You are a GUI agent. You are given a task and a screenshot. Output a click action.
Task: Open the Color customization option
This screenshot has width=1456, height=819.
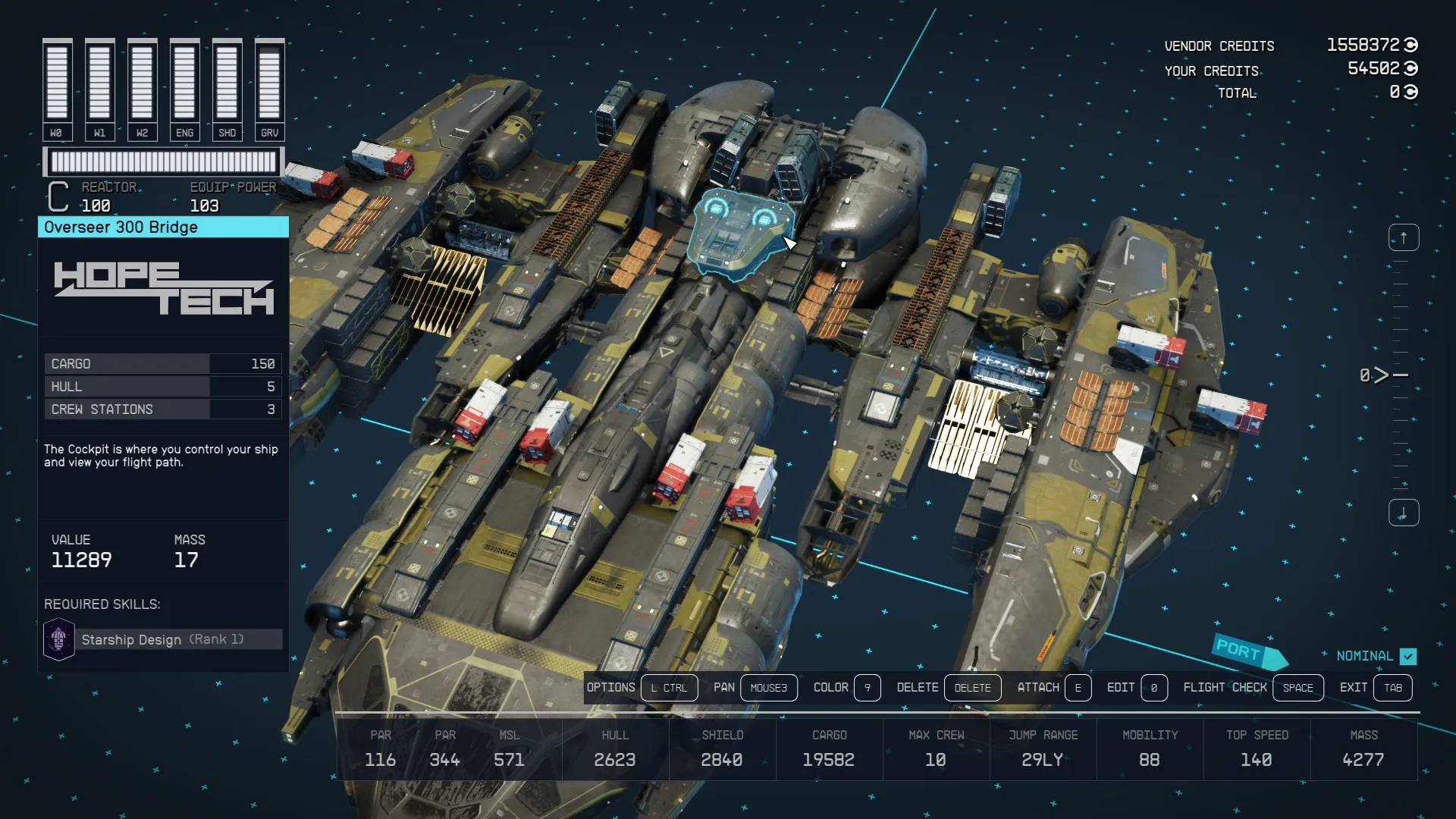(x=867, y=688)
